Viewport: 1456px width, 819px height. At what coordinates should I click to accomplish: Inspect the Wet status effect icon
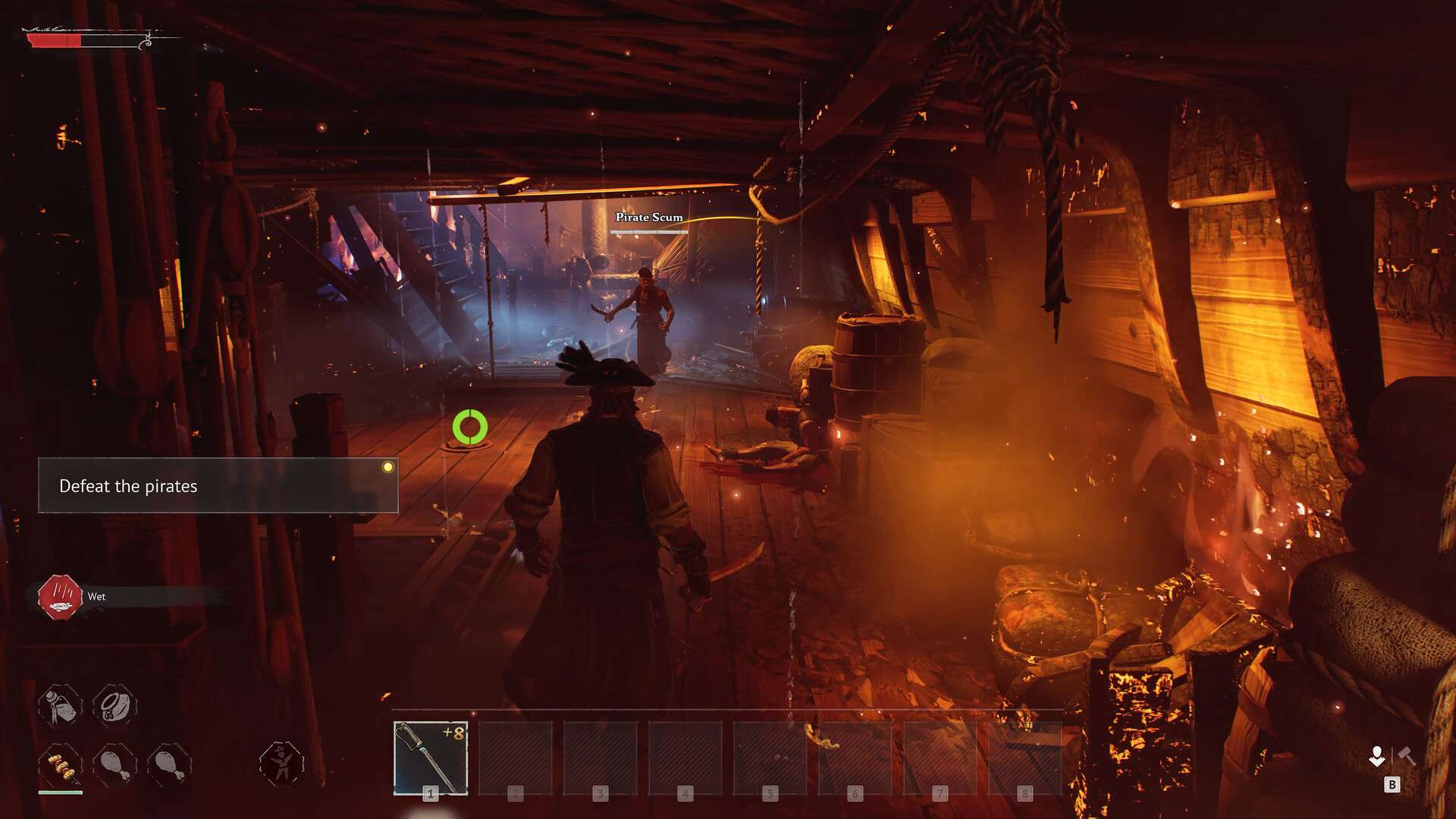click(x=60, y=597)
